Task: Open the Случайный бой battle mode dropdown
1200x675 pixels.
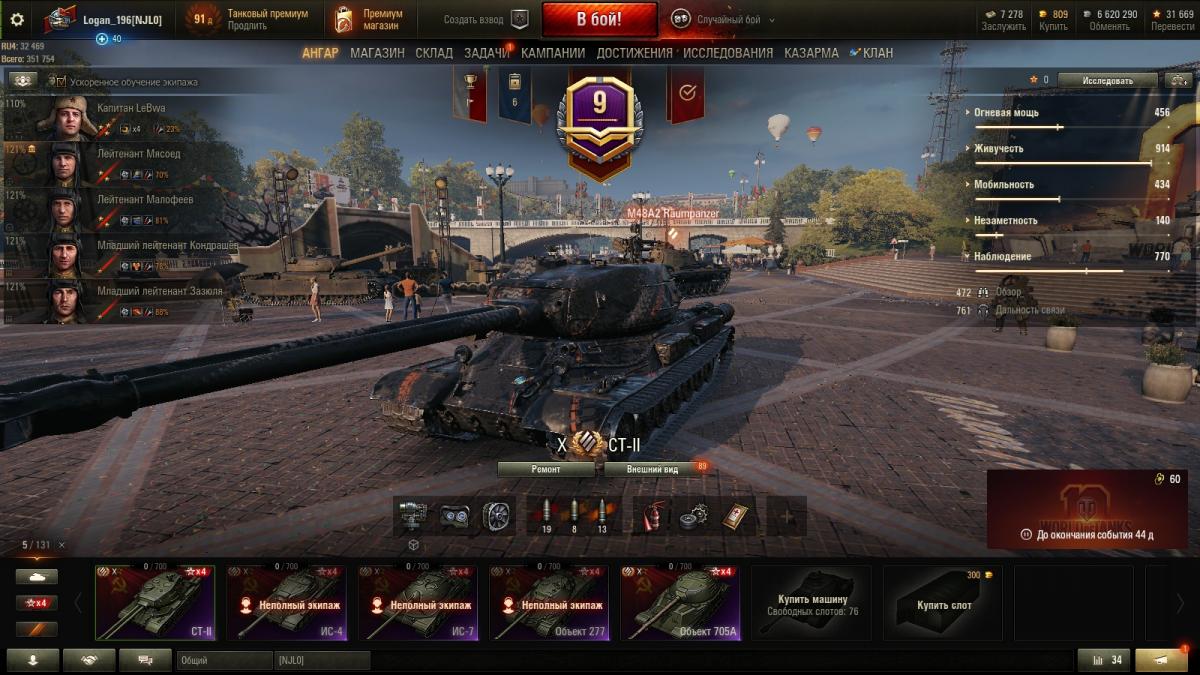Action: [x=724, y=19]
